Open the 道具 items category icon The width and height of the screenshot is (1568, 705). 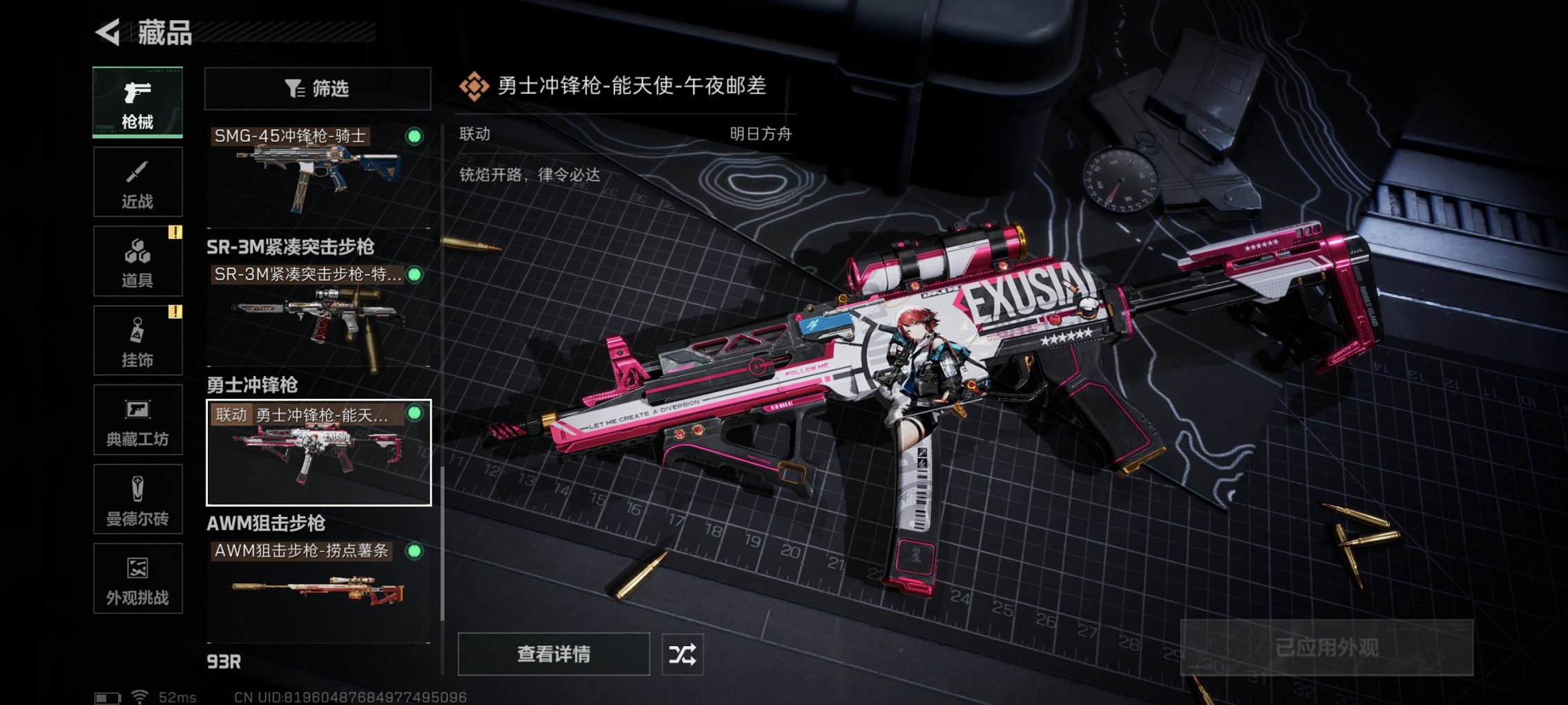(x=137, y=261)
